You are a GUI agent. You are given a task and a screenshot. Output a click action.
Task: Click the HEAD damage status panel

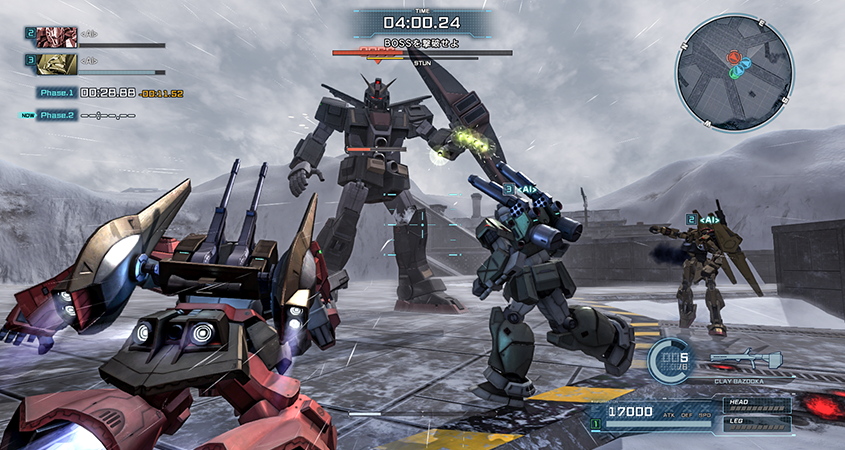click(x=755, y=404)
